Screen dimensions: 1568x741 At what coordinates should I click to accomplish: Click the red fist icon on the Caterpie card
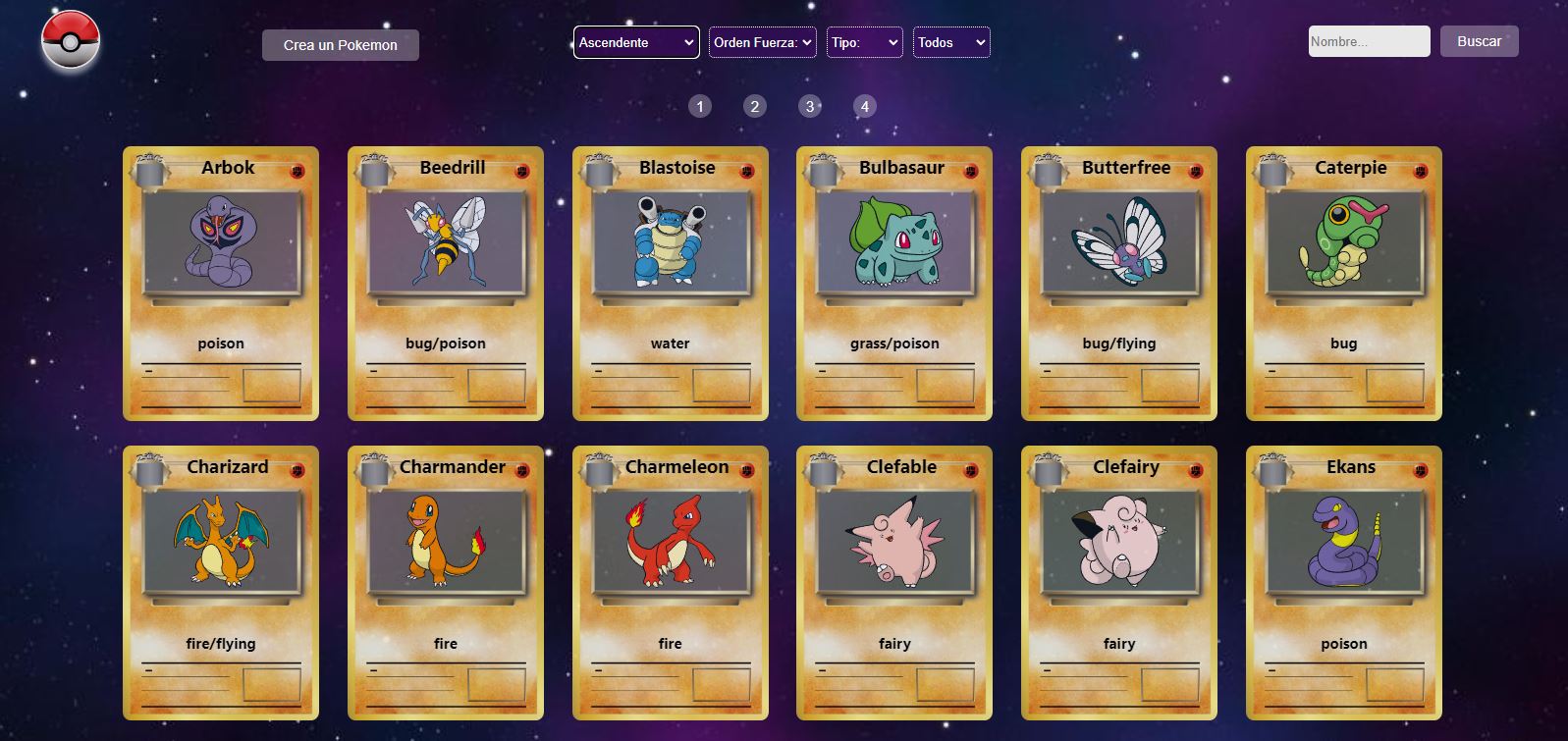click(1420, 169)
